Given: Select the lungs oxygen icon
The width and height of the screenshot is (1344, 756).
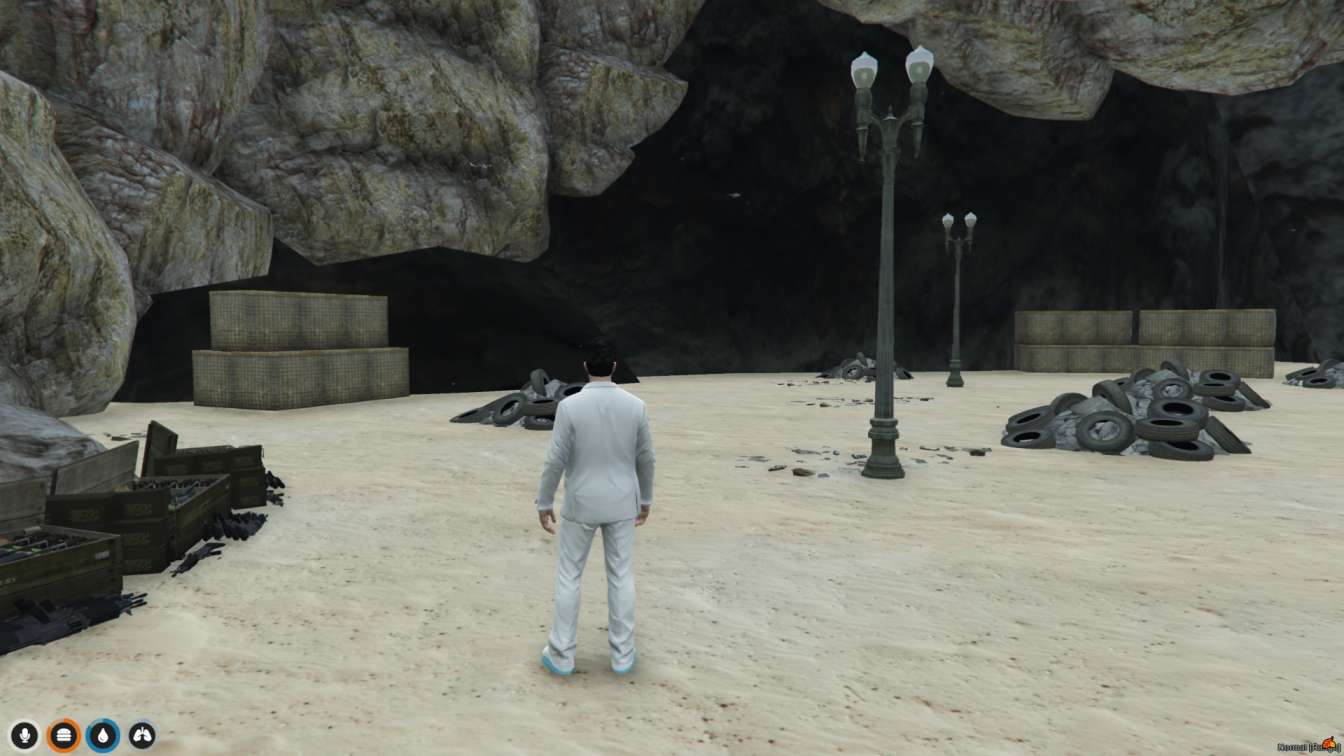Looking at the screenshot, I should click(x=142, y=735).
